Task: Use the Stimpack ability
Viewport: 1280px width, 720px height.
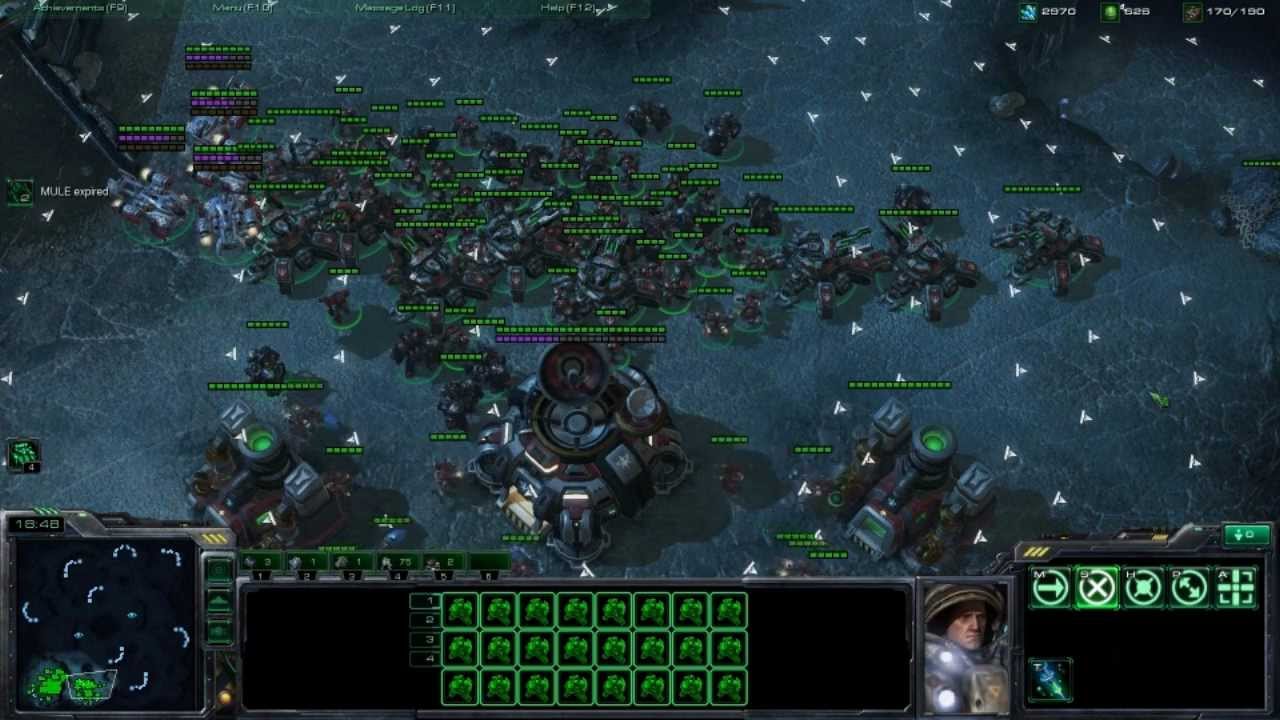Action: pyautogui.click(x=1050, y=679)
